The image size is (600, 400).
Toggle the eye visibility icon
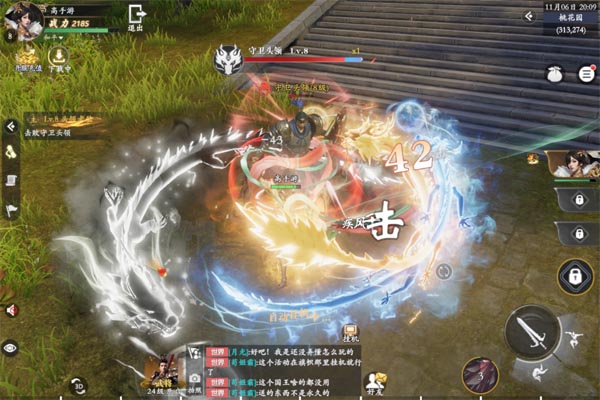11,347
